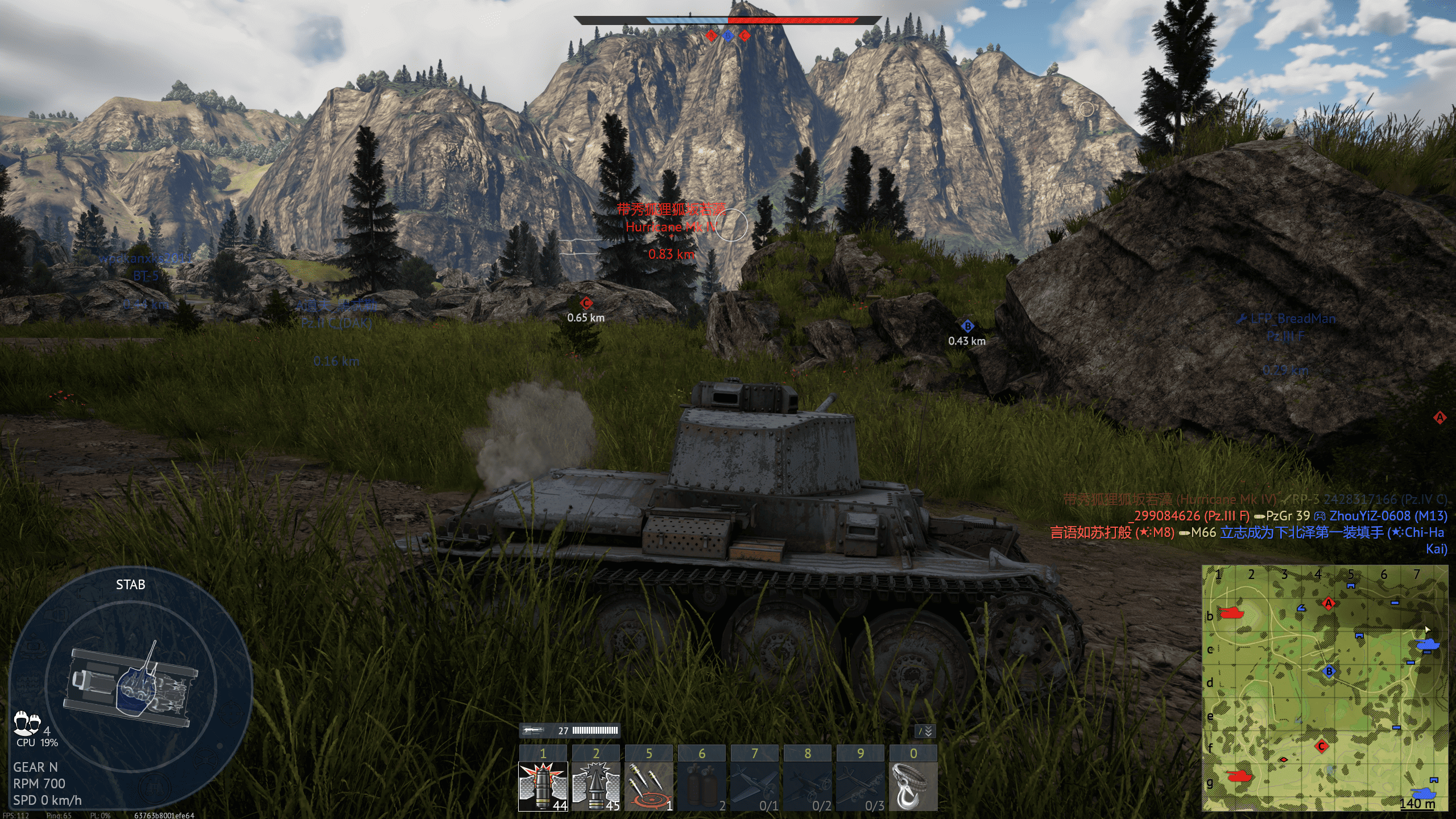This screenshot has height=819, width=1456.
Task: Choose the twin-engine attacker in slot 8
Action: 807,786
